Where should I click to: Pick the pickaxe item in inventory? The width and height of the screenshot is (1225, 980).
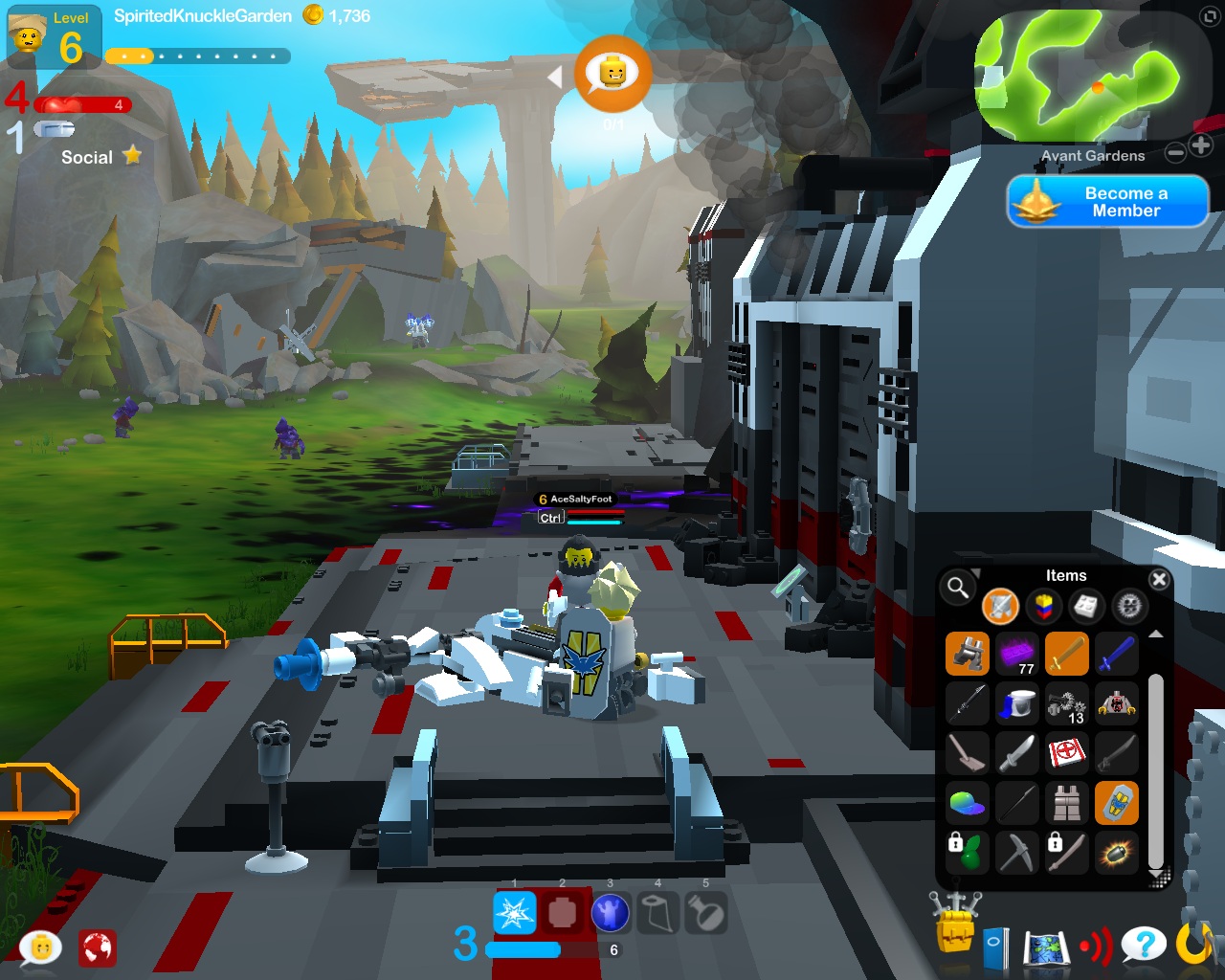[x=1016, y=852]
